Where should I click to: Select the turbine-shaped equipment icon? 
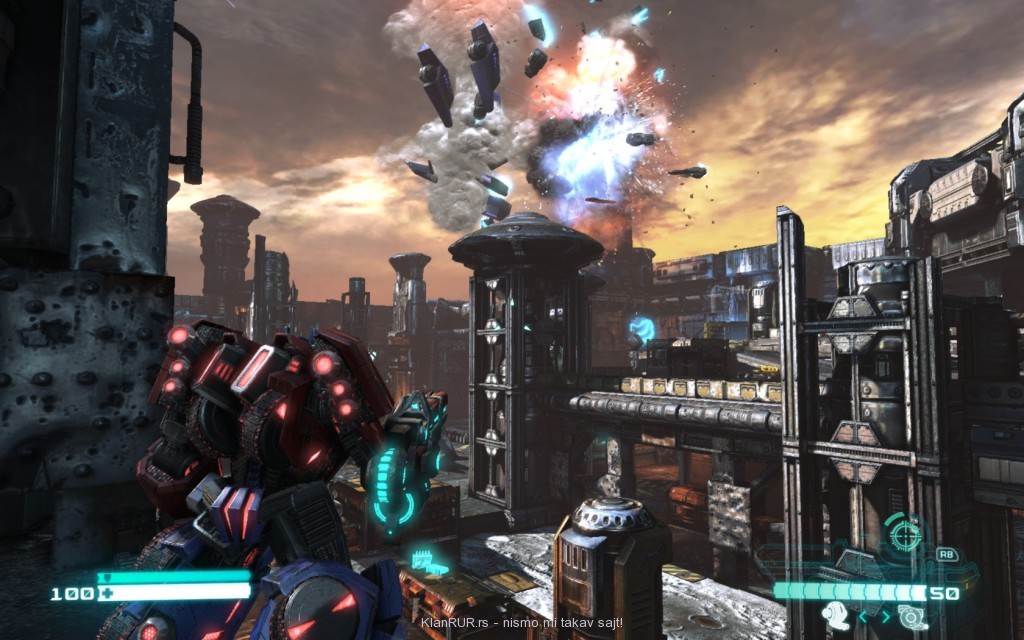pos(912,616)
